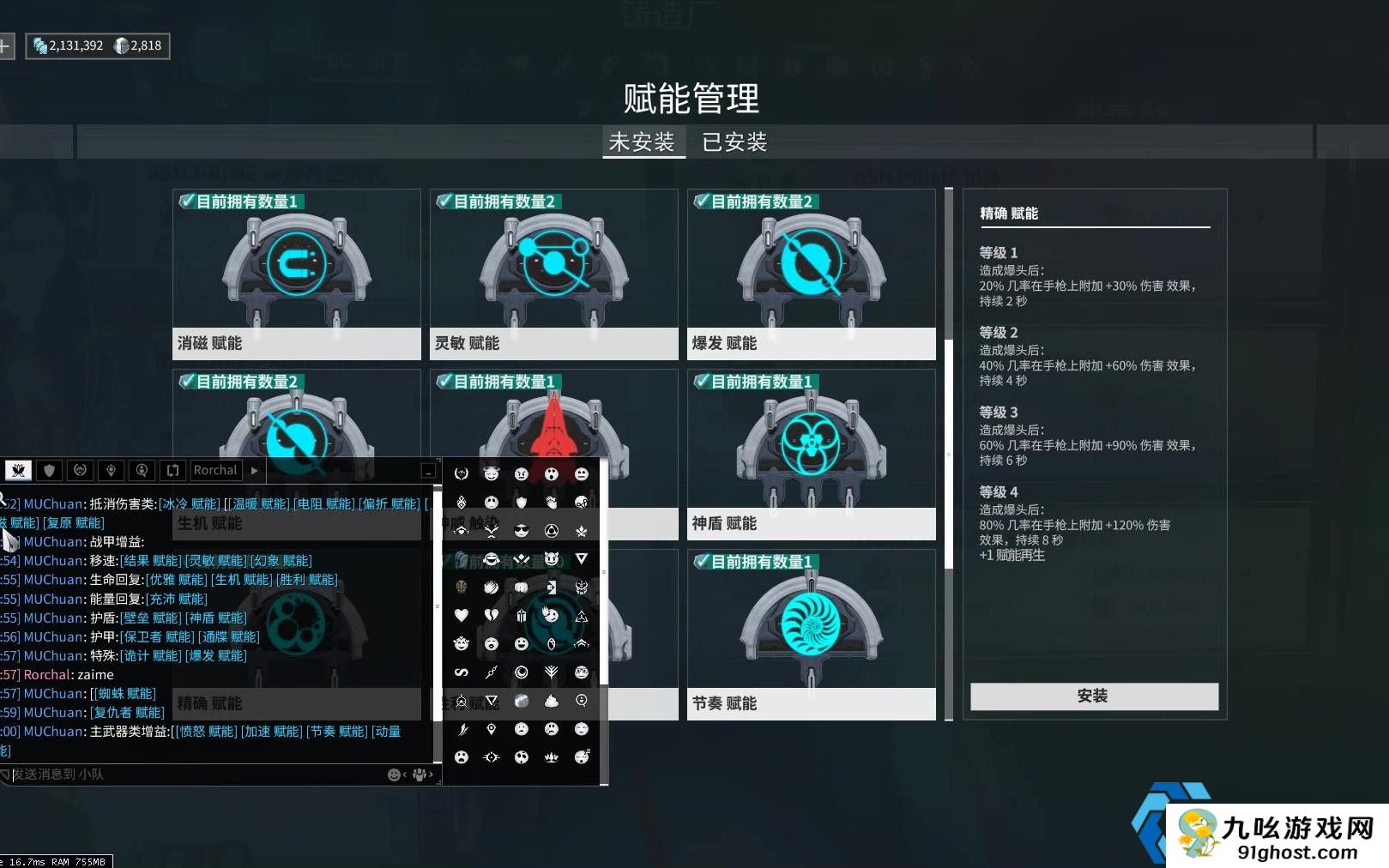Switch to the 已安装 tab
The height and width of the screenshot is (868, 1389).
click(x=734, y=141)
